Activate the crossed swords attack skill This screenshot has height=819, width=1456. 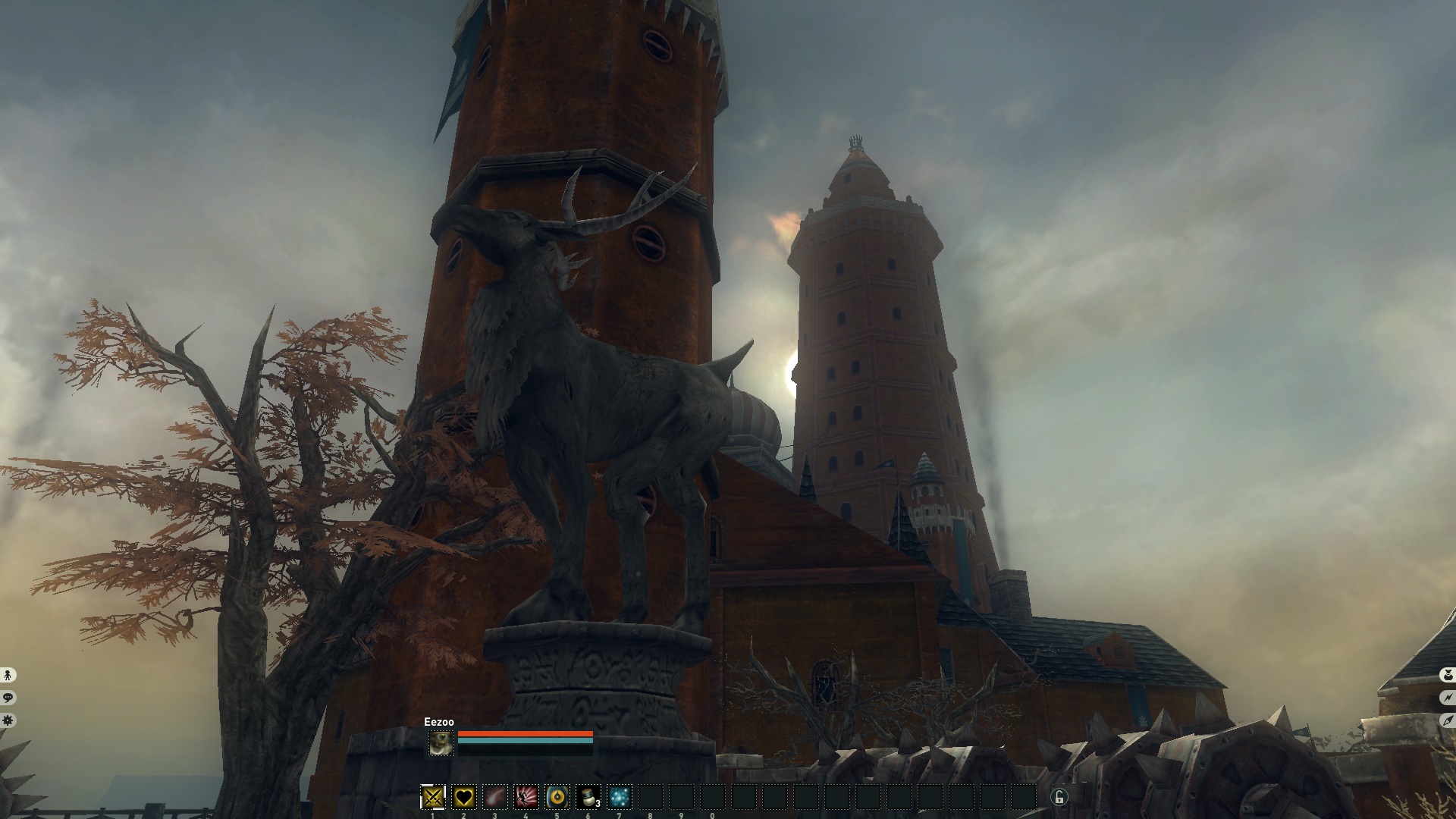point(433,797)
